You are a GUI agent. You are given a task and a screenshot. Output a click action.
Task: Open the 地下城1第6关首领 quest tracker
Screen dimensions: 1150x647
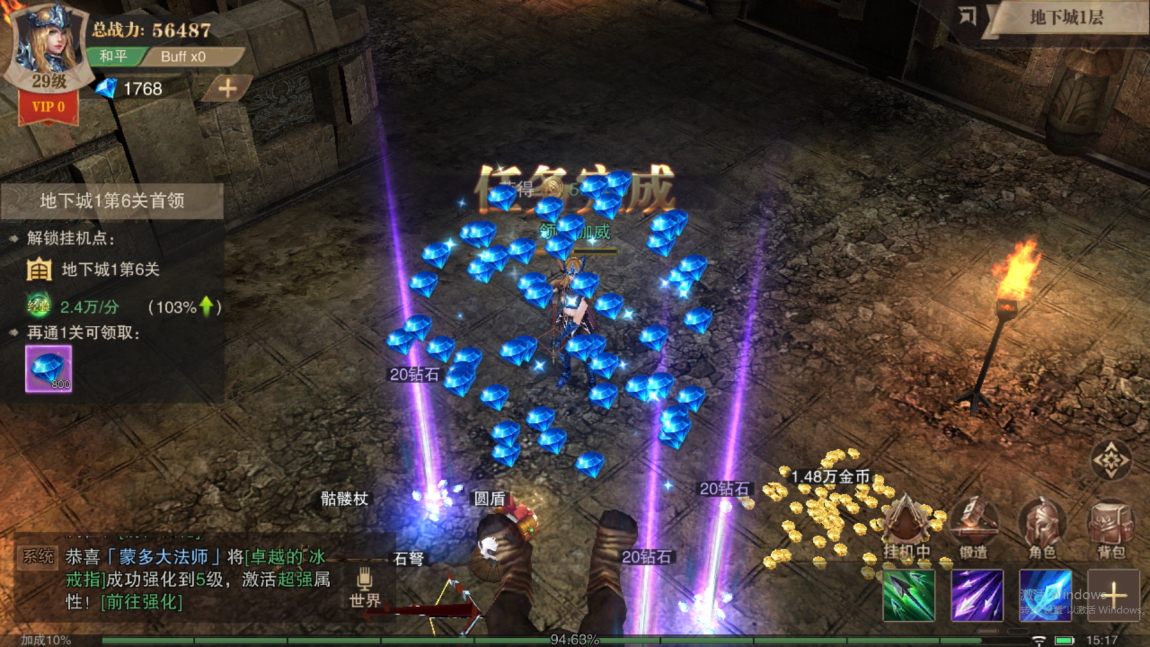[x=111, y=201]
